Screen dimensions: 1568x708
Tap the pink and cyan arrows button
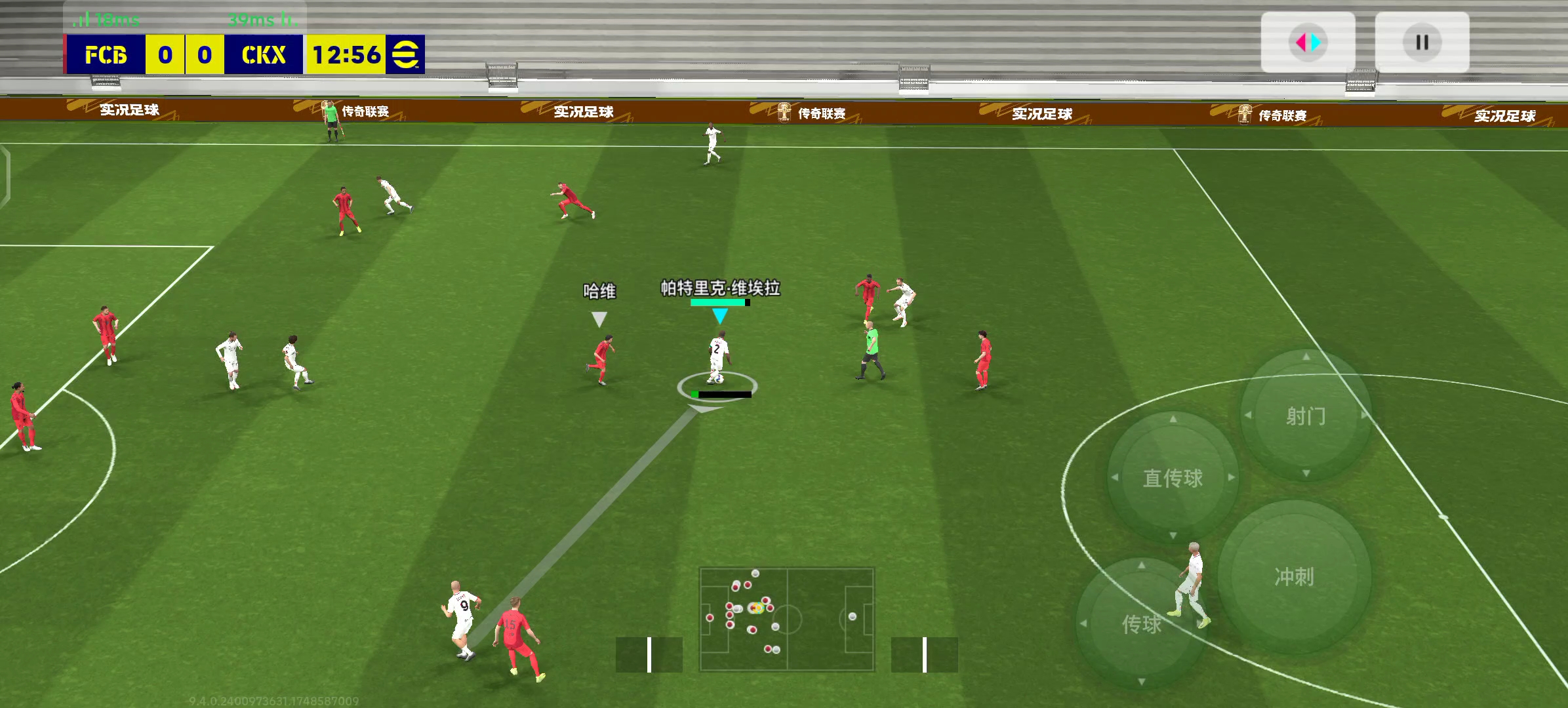(x=1308, y=43)
